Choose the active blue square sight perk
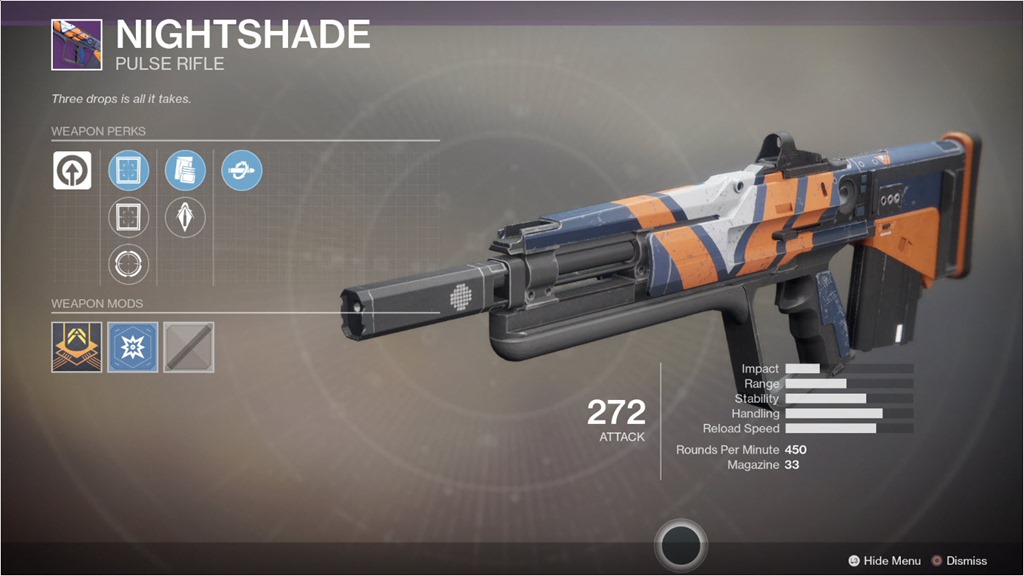 (128, 170)
